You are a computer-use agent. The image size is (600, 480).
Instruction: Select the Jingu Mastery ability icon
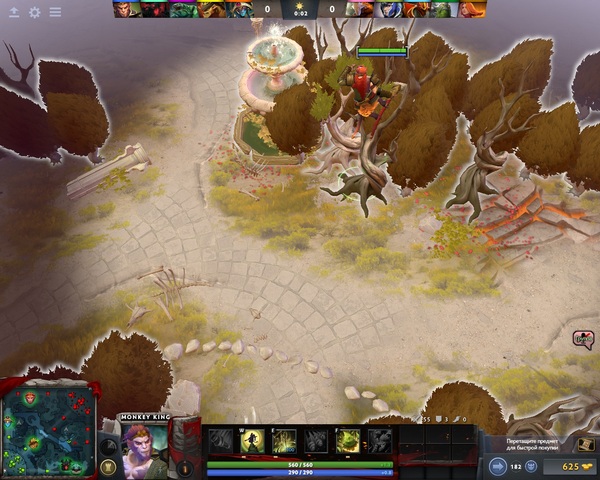click(317, 441)
